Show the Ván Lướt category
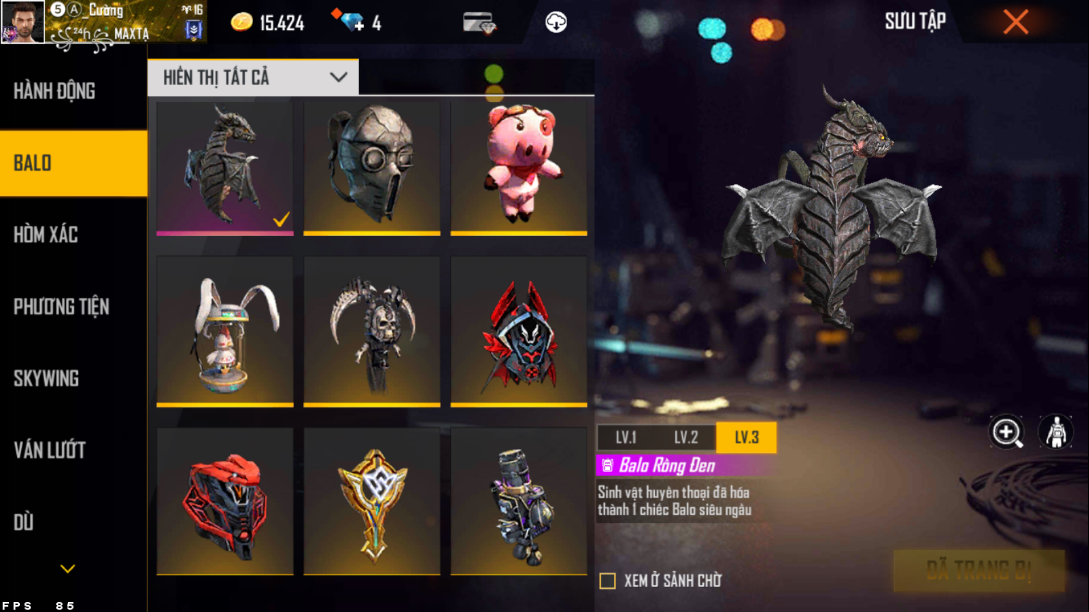Image resolution: width=1089 pixels, height=612 pixels. [x=49, y=451]
